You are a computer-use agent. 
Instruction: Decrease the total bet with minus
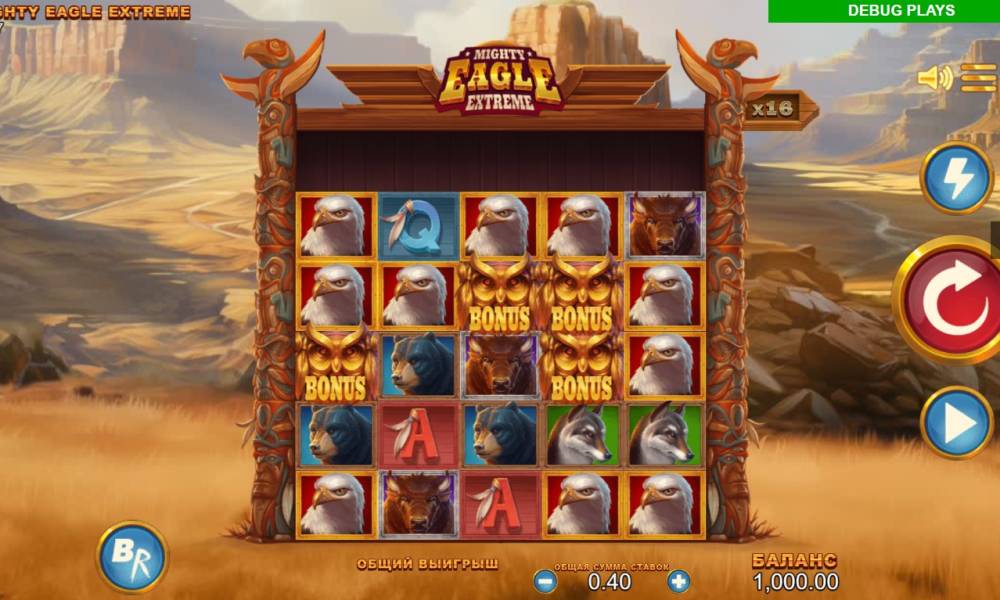[x=546, y=581]
